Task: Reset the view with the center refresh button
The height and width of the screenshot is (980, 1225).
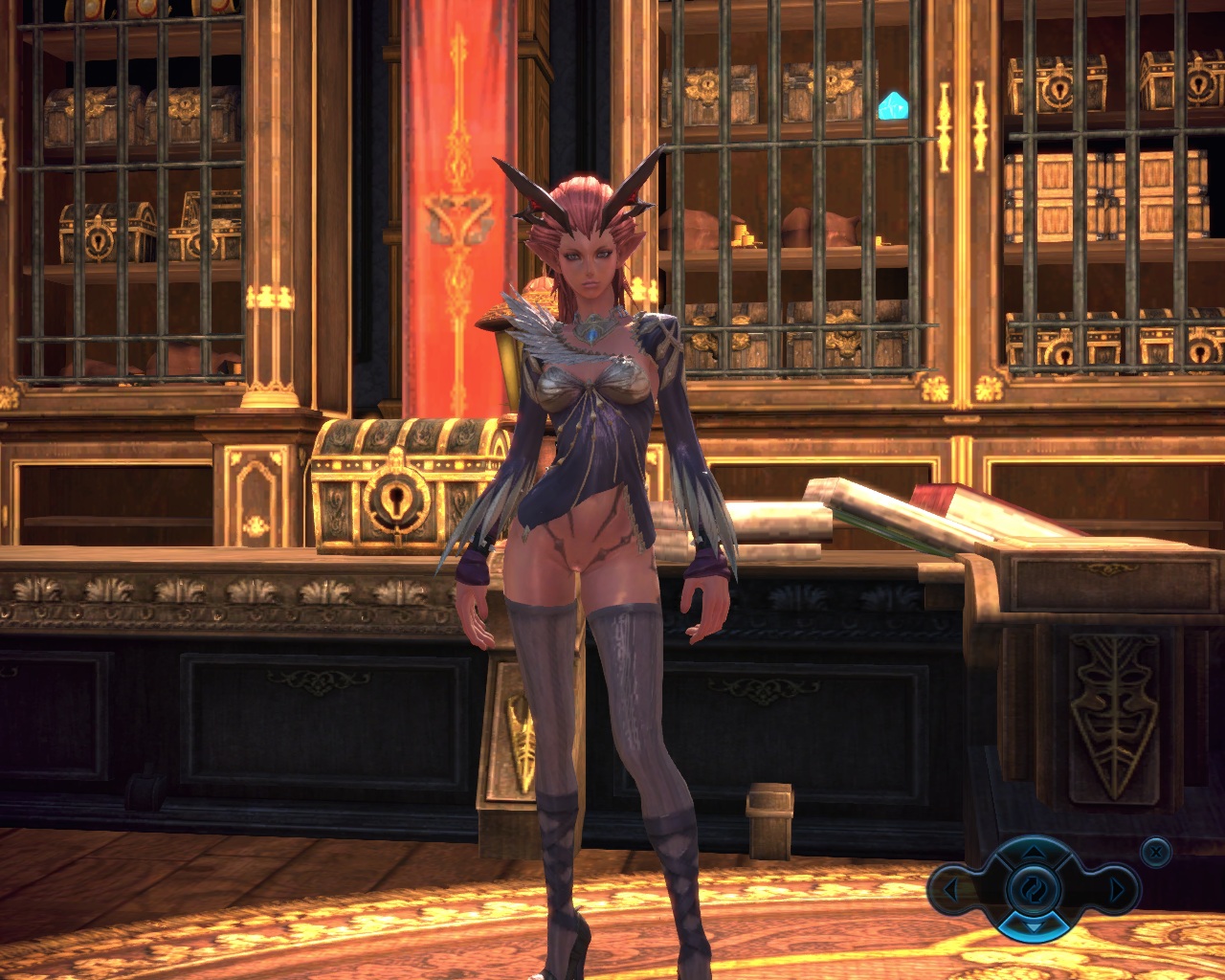Action: click(x=1034, y=889)
